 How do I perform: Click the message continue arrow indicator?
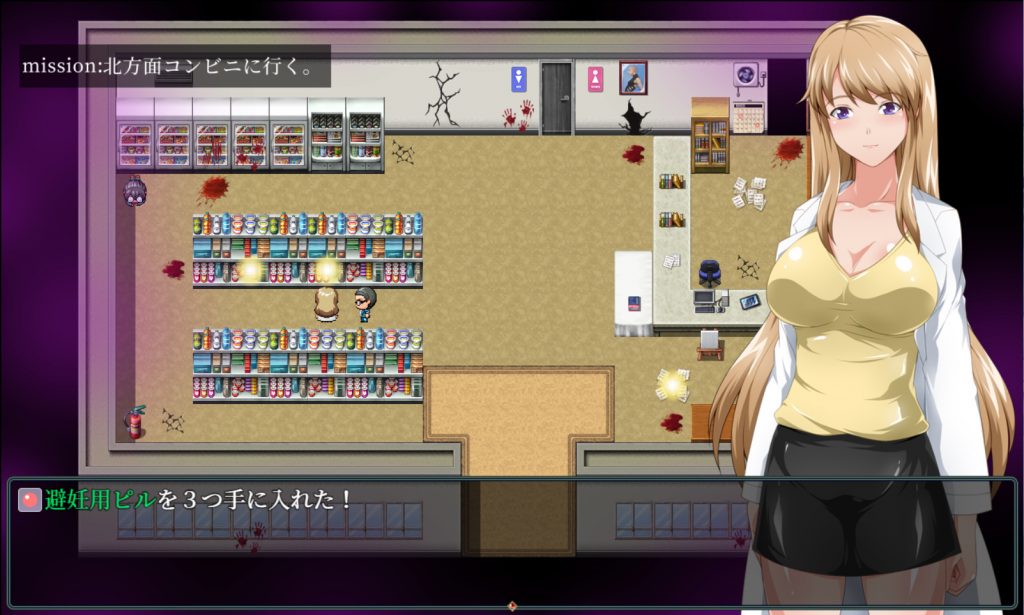click(x=512, y=605)
